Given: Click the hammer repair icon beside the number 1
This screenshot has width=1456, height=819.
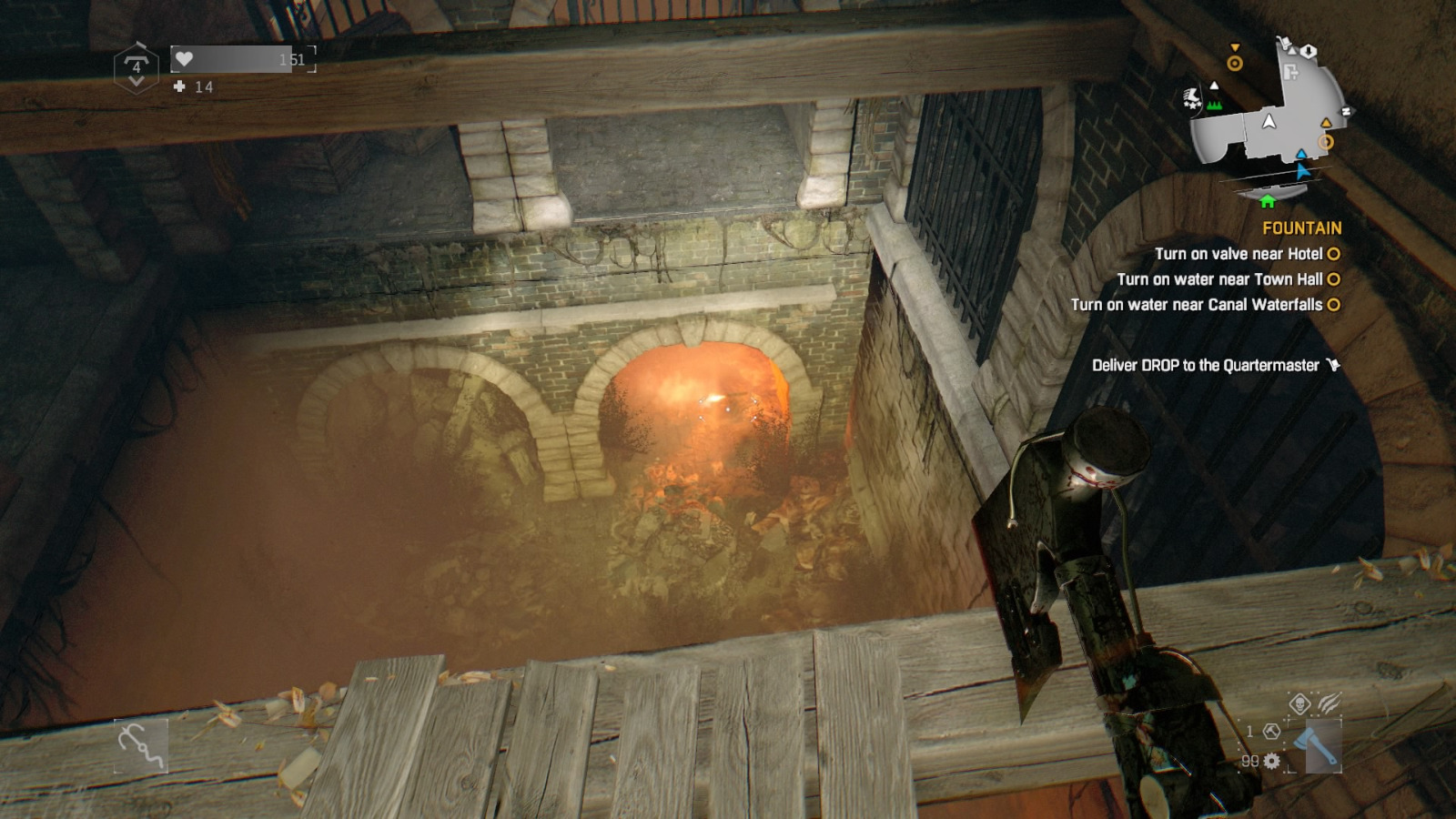Looking at the screenshot, I should 1272,733.
